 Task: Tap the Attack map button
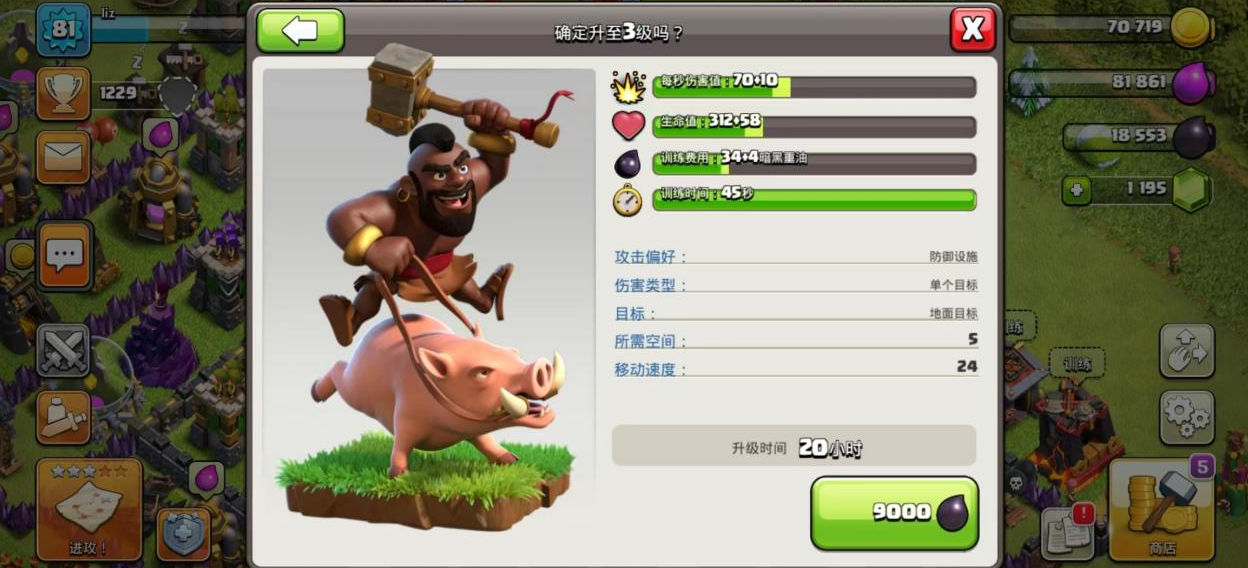pos(89,510)
